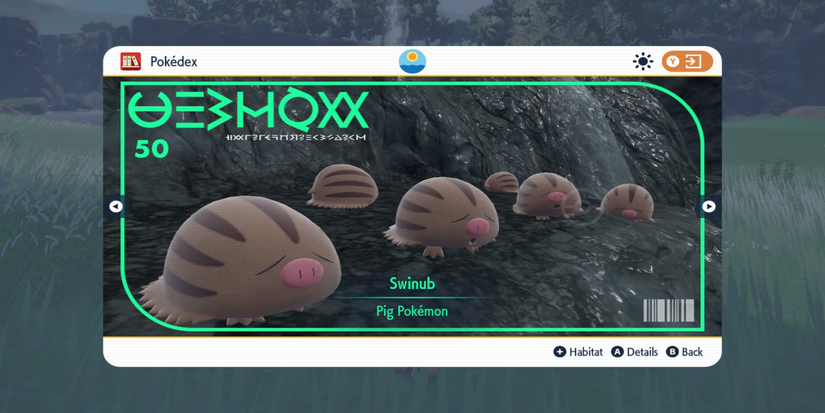Click the sunset emblem at top center

pyautogui.click(x=412, y=61)
